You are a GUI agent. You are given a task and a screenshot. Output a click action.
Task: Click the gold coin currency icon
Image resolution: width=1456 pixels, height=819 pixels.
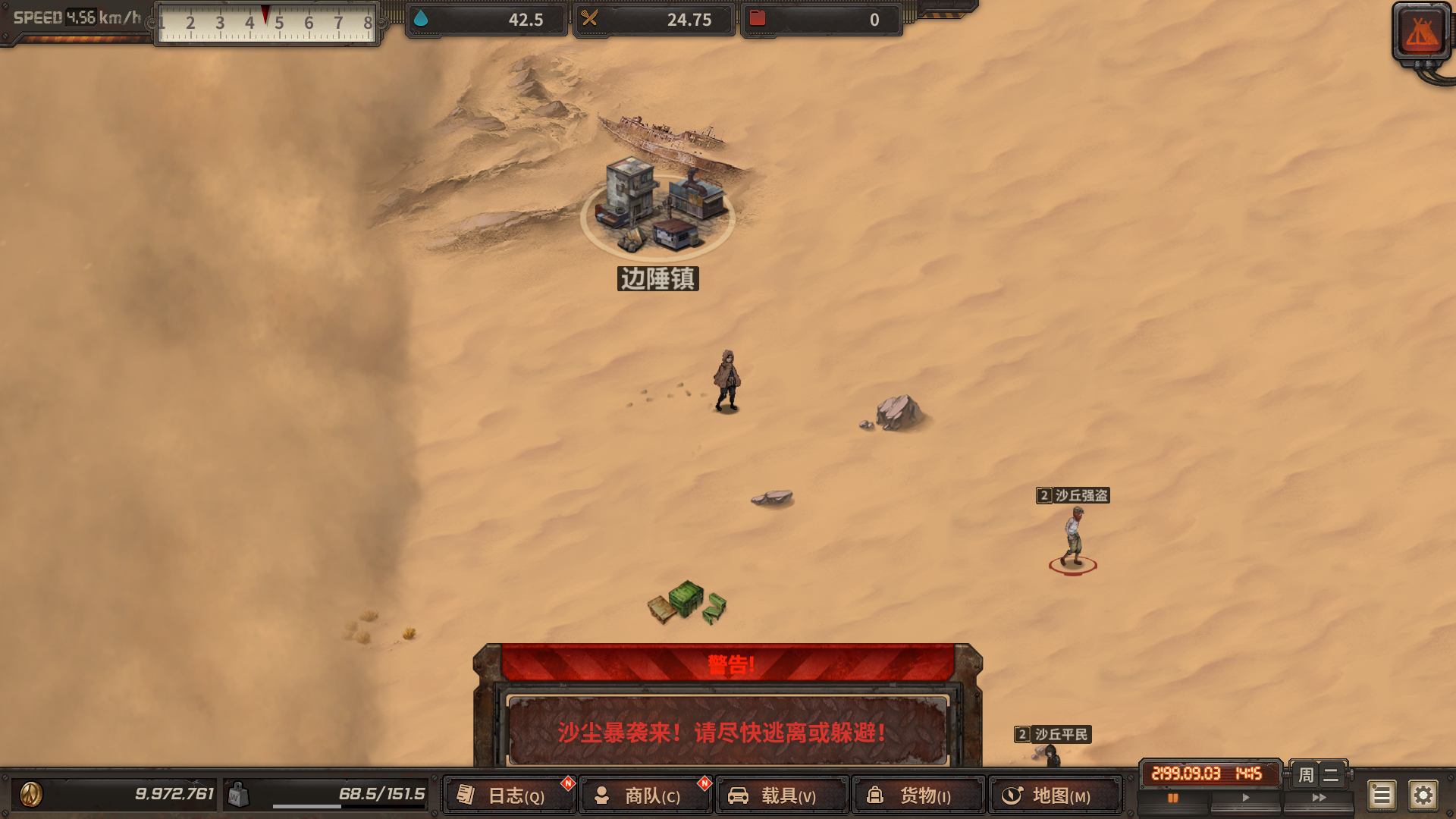pyautogui.click(x=30, y=795)
